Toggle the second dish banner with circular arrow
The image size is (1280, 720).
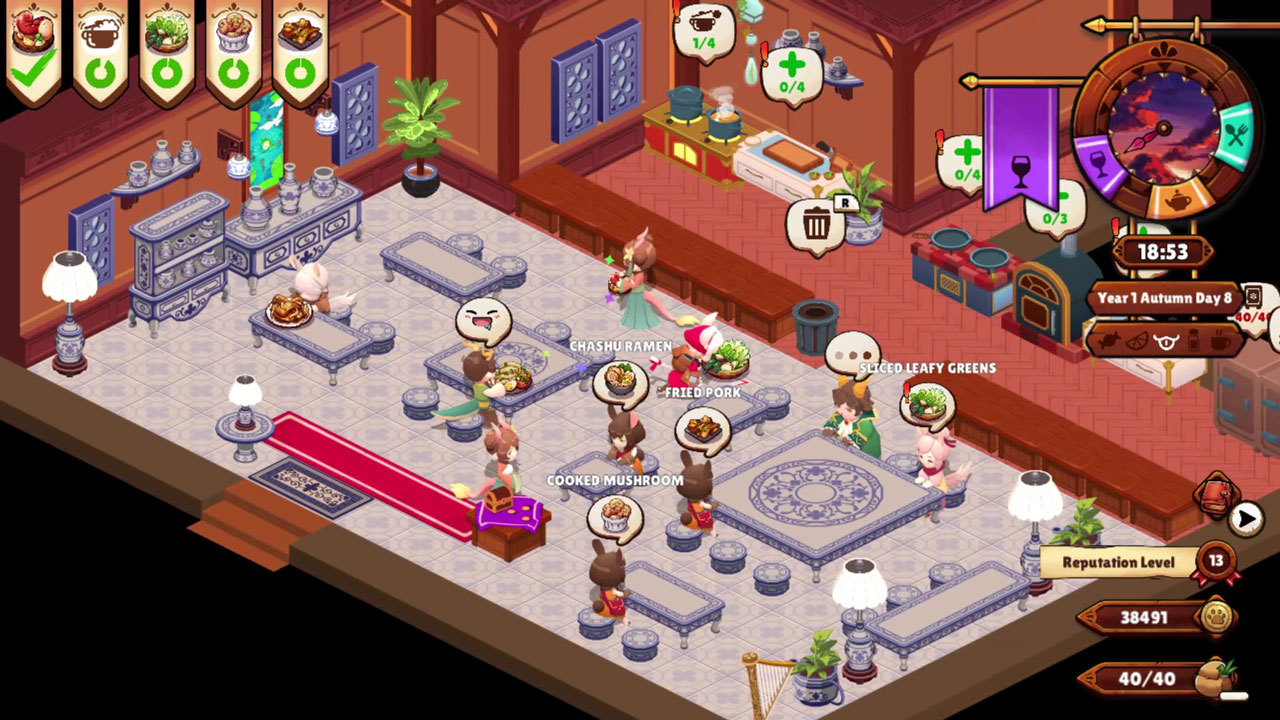(100, 45)
